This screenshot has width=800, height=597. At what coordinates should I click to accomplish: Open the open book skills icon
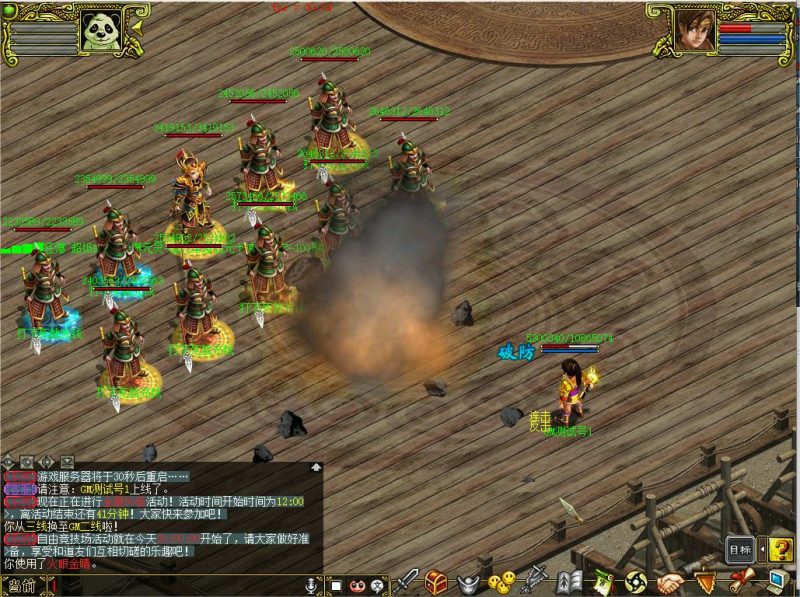[x=569, y=581]
